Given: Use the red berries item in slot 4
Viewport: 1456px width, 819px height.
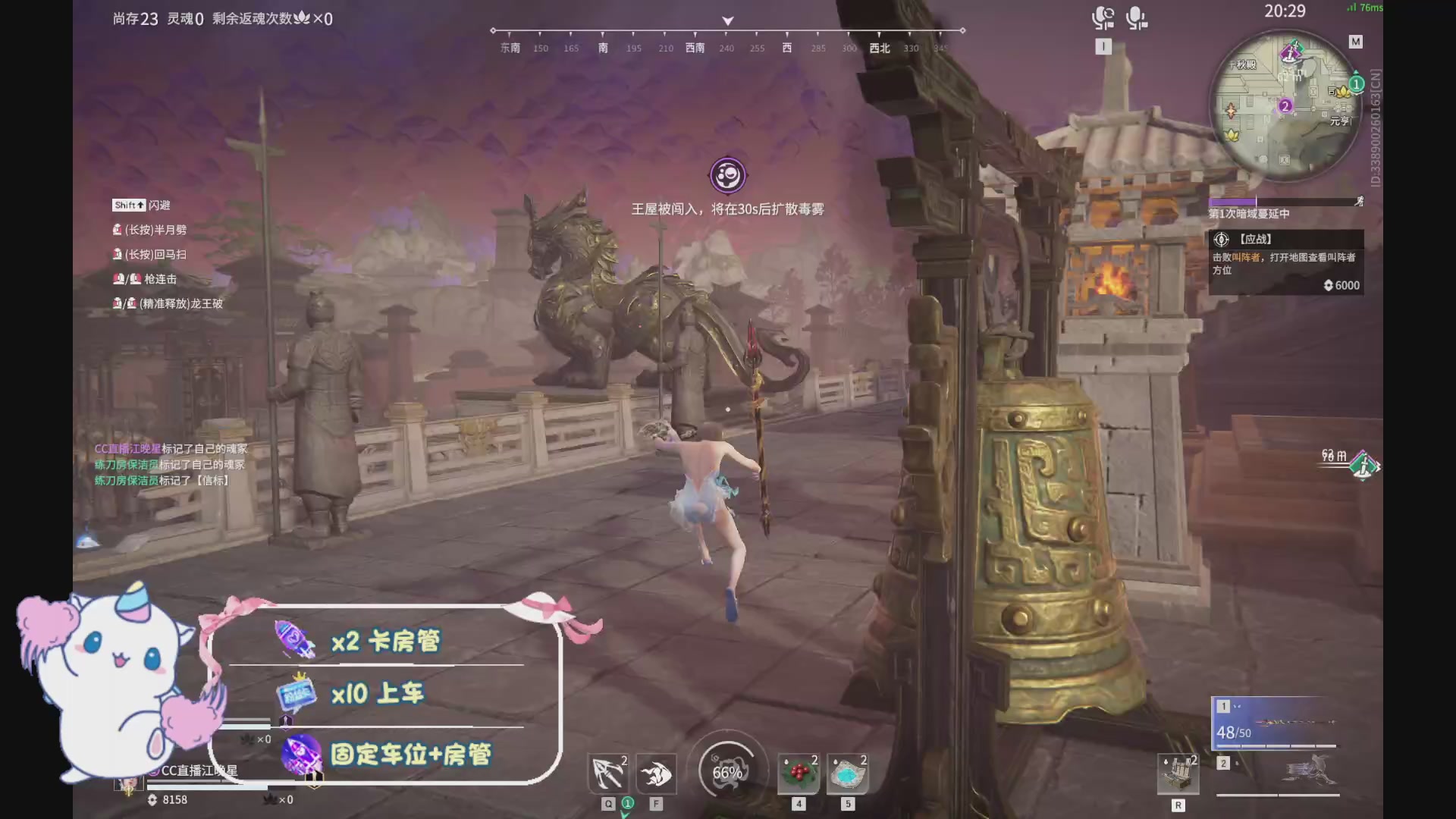Looking at the screenshot, I should click(797, 773).
